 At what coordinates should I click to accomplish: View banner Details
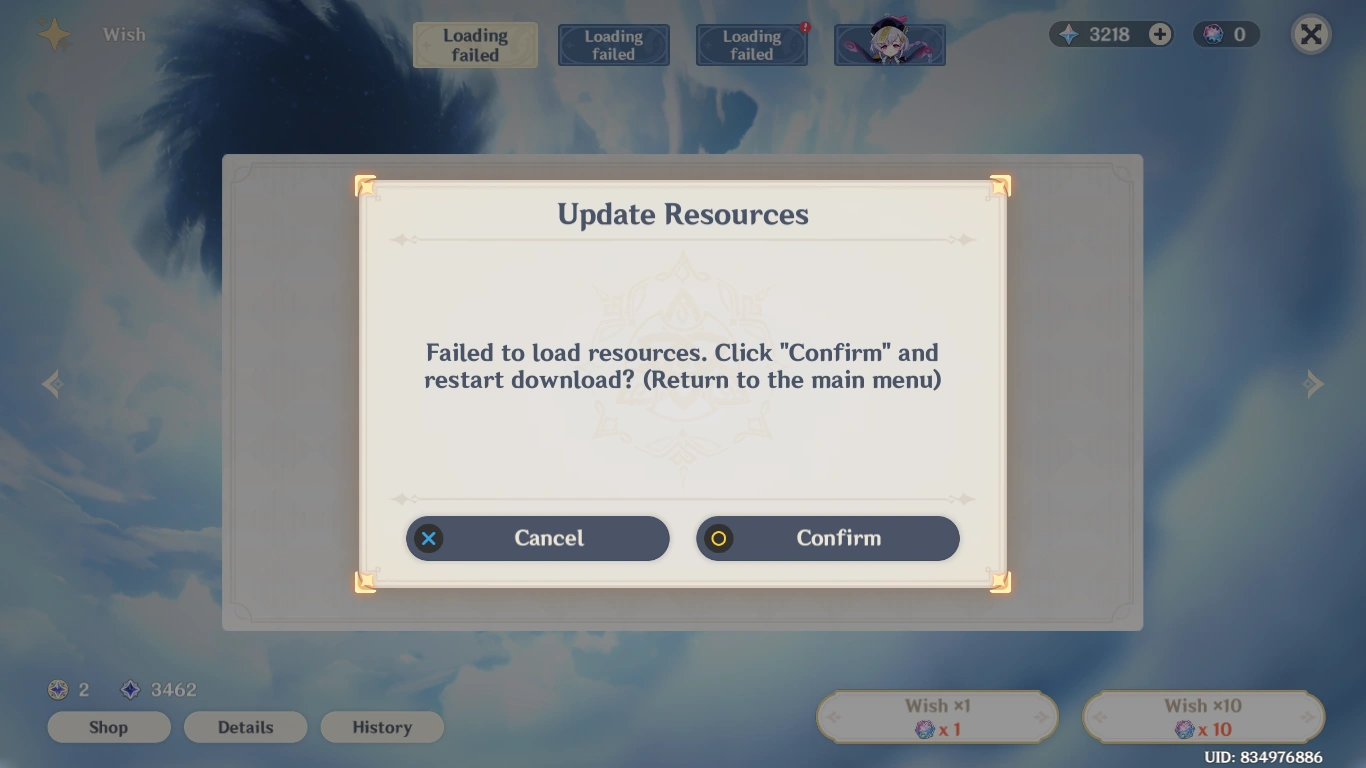pyautogui.click(x=245, y=727)
